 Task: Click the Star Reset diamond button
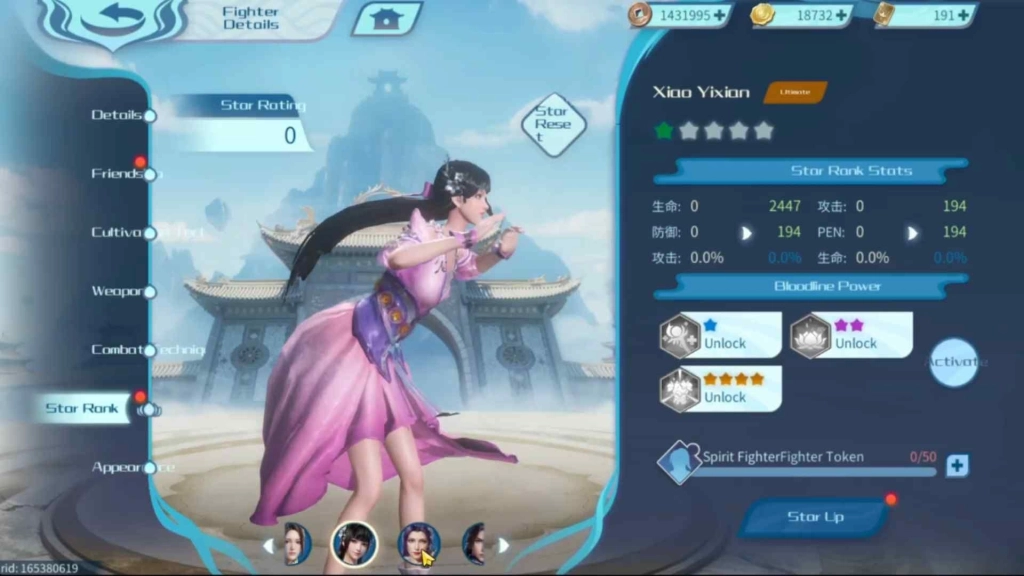552,124
